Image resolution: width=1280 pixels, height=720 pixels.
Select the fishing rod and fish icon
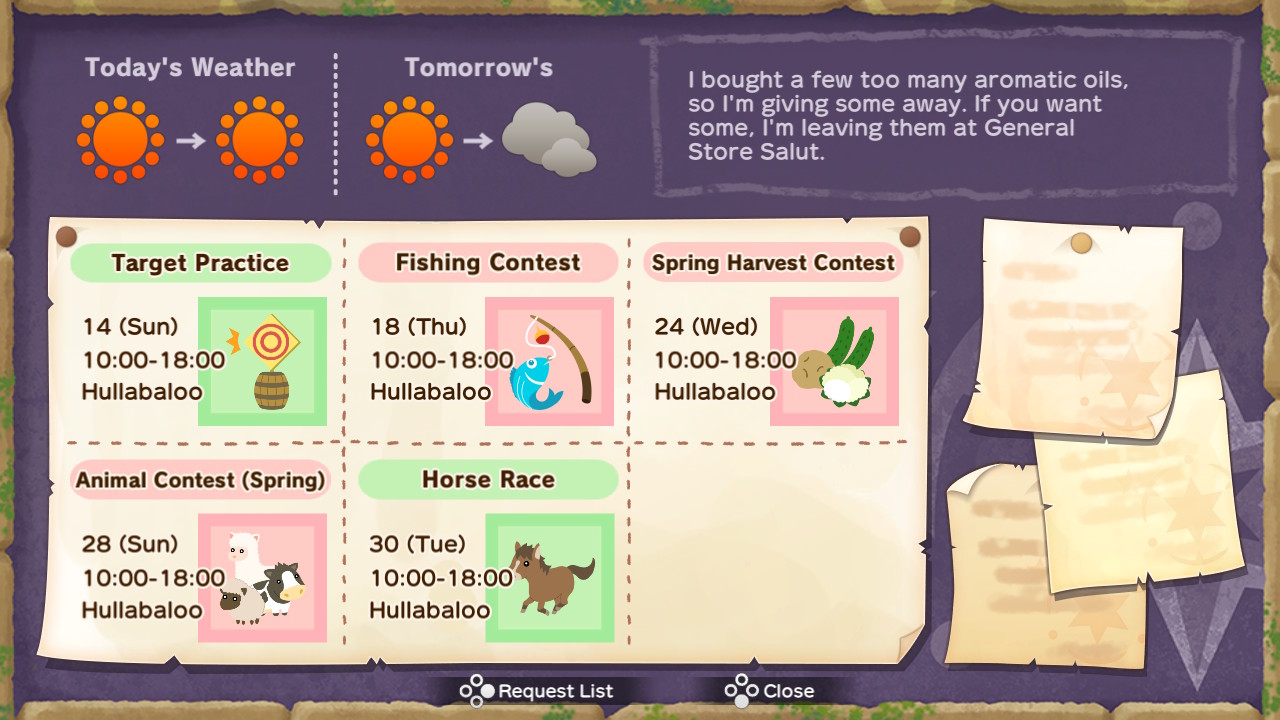pyautogui.click(x=549, y=362)
